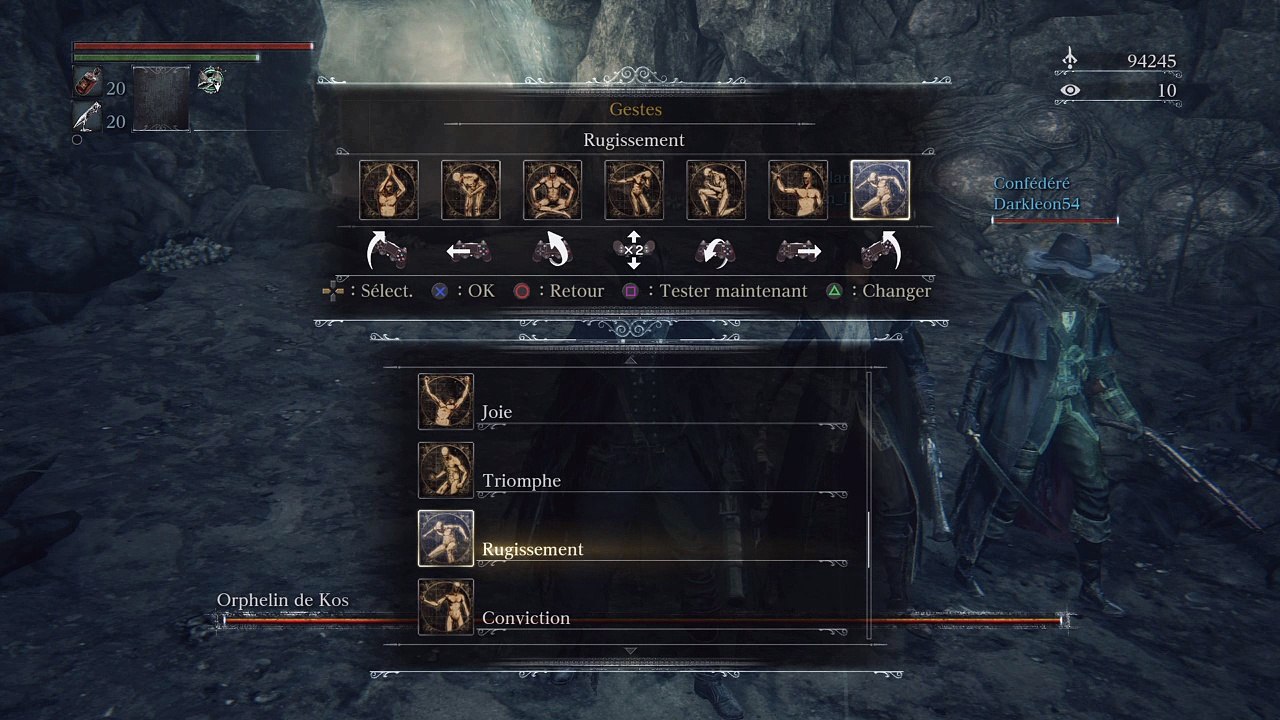This screenshot has width=1280, height=720.
Task: Click the scroll-up arrow above the gesture list
Action: [x=630, y=359]
